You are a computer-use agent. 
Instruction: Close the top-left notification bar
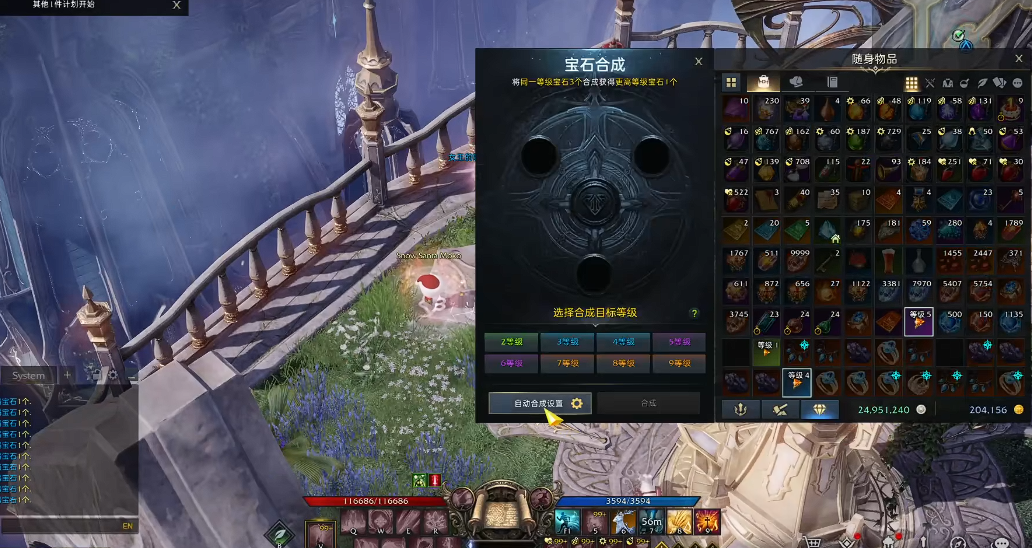177,5
